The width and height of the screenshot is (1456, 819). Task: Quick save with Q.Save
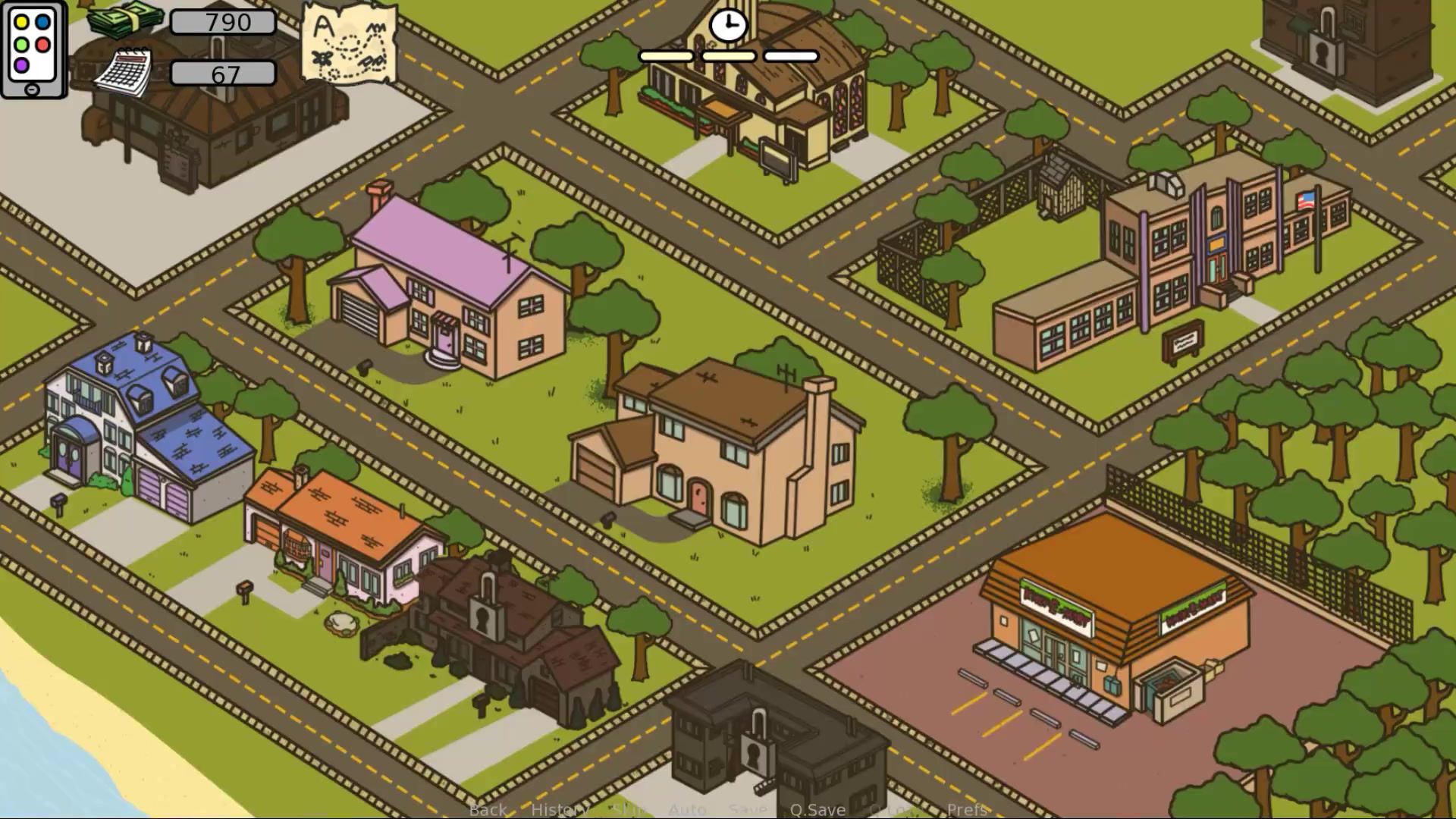click(x=817, y=809)
